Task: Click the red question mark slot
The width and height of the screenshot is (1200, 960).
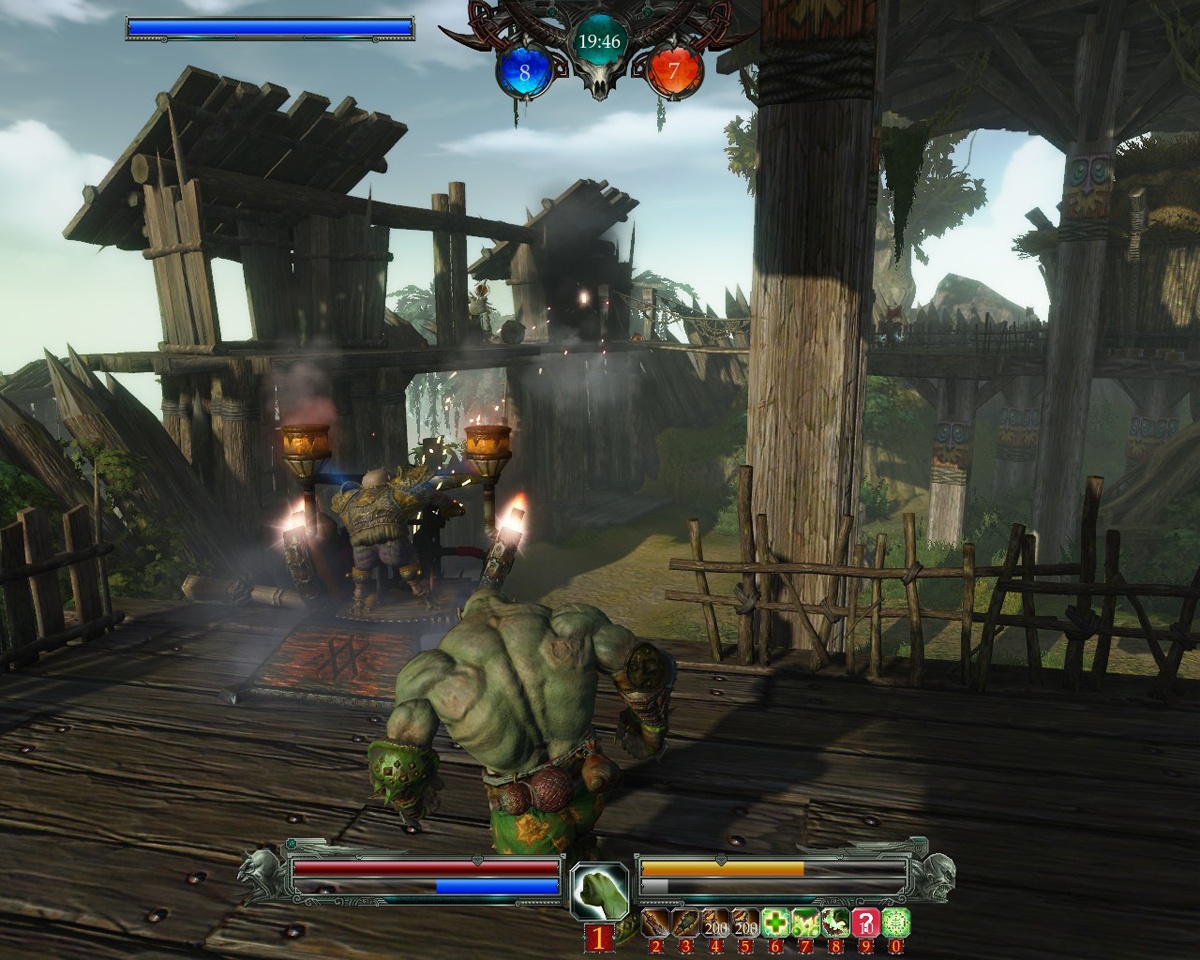Action: click(x=866, y=922)
